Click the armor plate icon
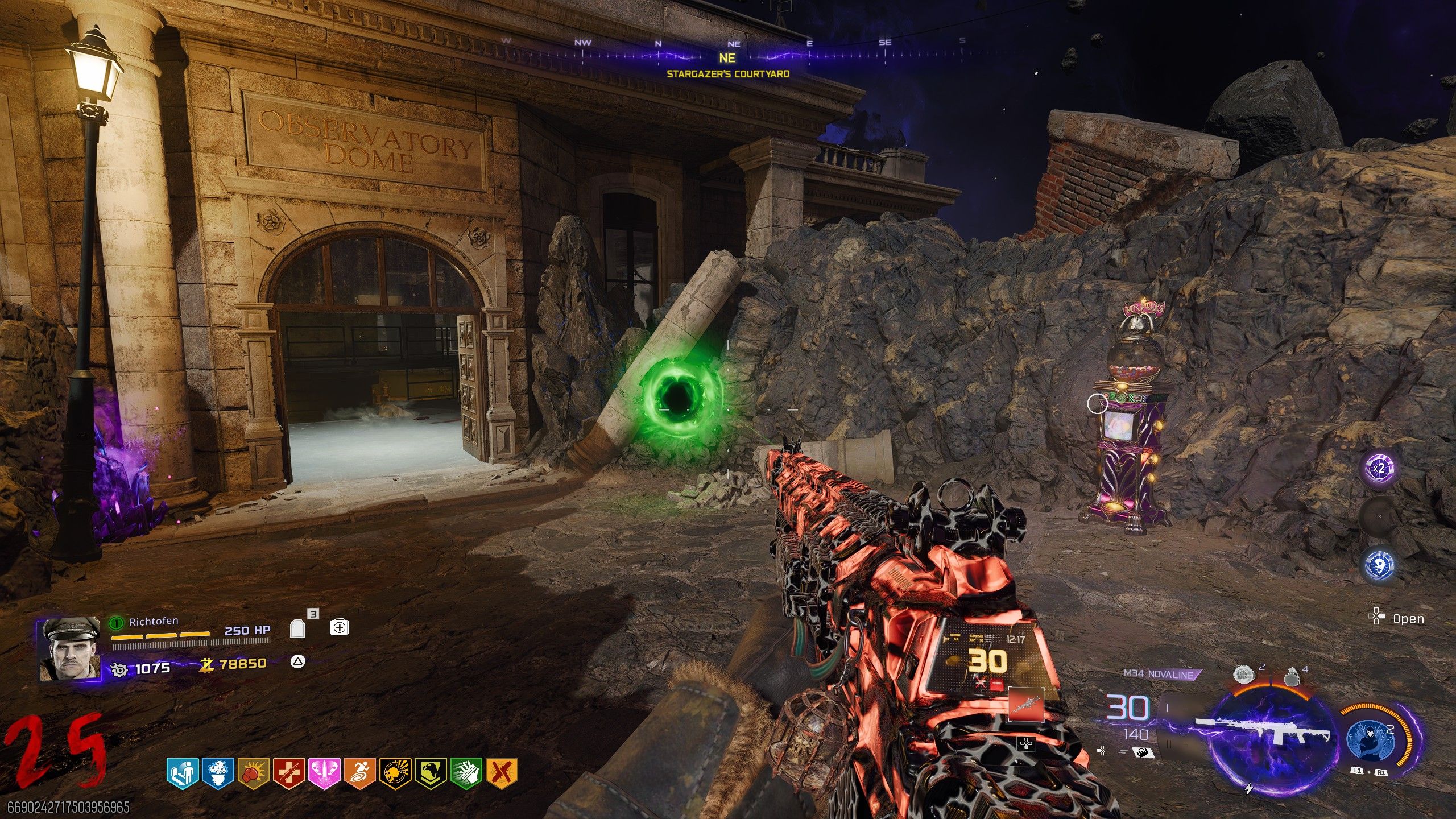This screenshot has height=819, width=1456. [x=298, y=628]
